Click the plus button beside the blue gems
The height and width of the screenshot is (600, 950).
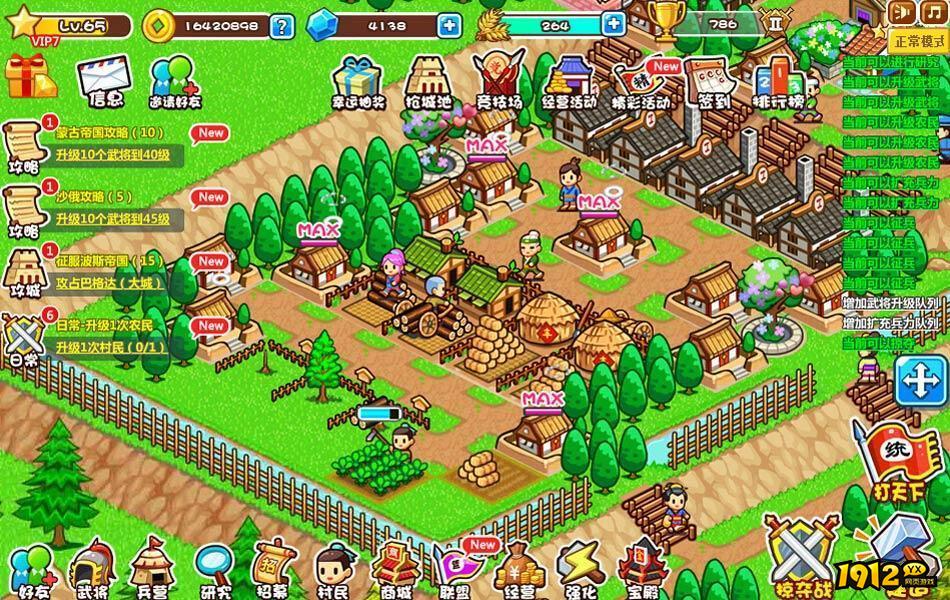pos(450,25)
